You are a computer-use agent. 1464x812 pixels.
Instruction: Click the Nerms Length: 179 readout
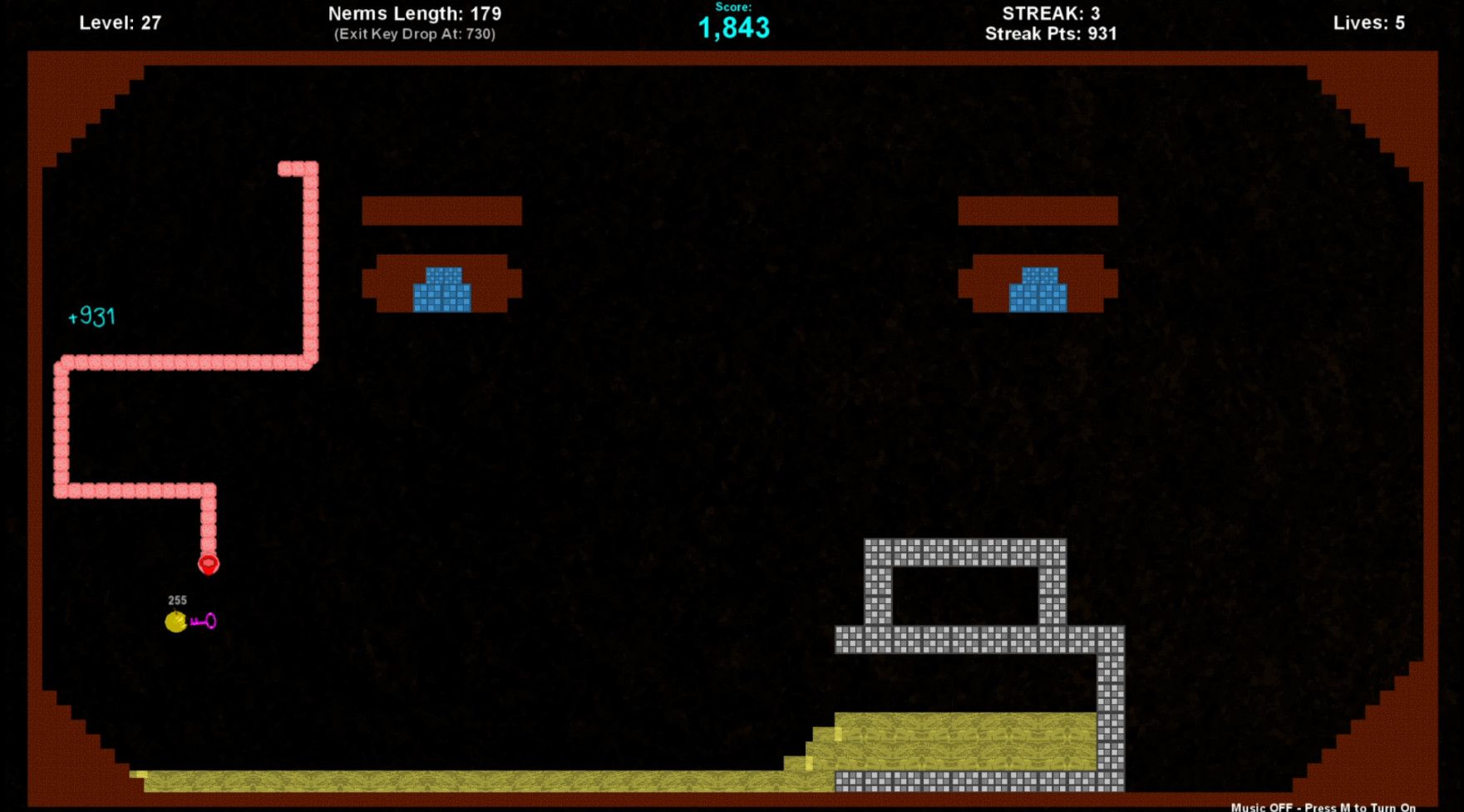click(416, 13)
